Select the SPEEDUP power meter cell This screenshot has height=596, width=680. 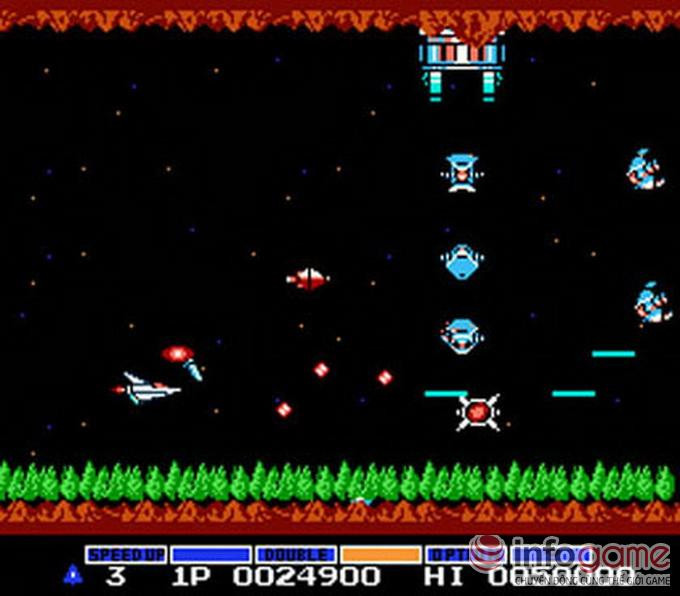(x=125, y=554)
